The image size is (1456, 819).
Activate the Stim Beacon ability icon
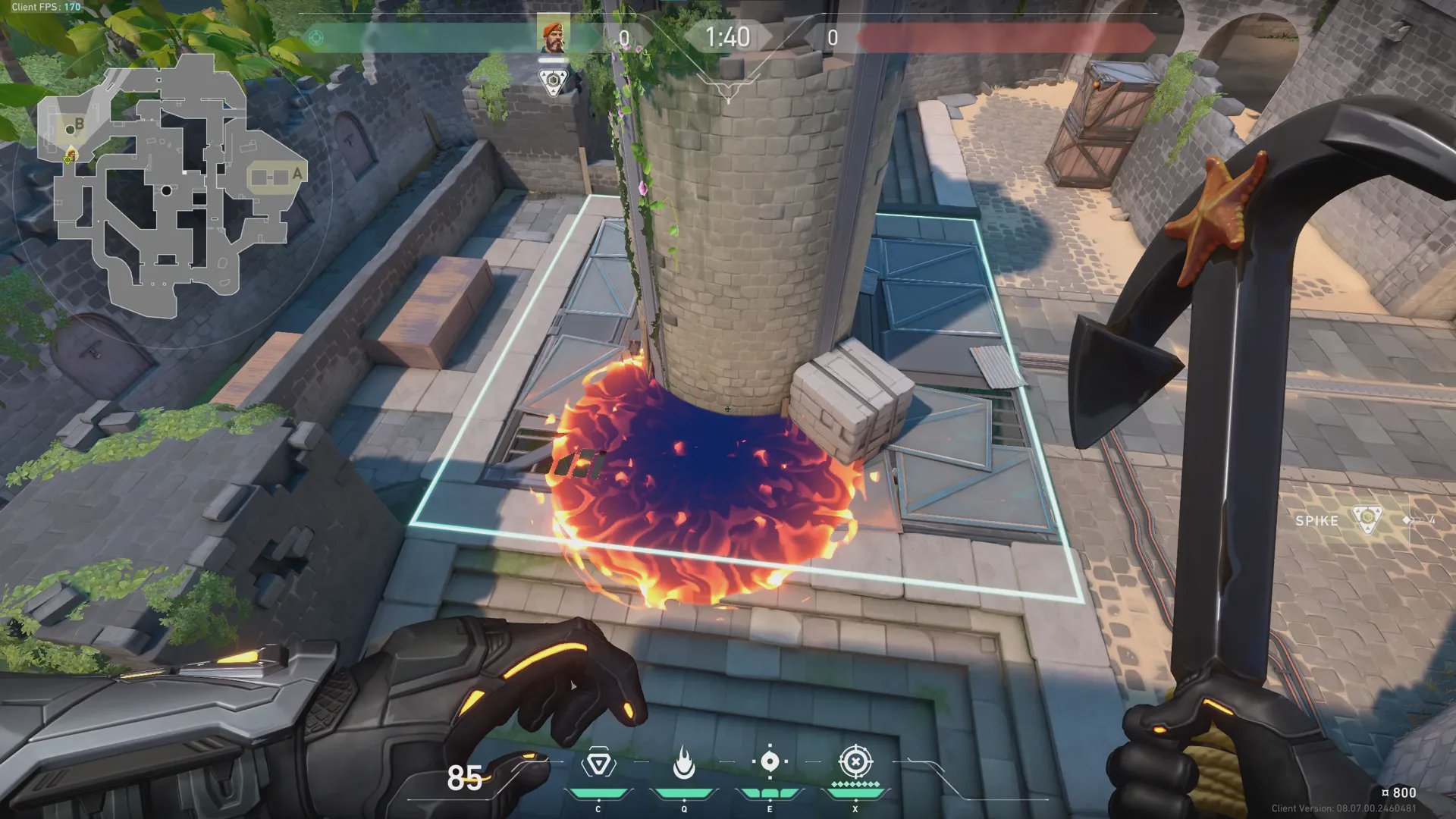click(x=598, y=763)
